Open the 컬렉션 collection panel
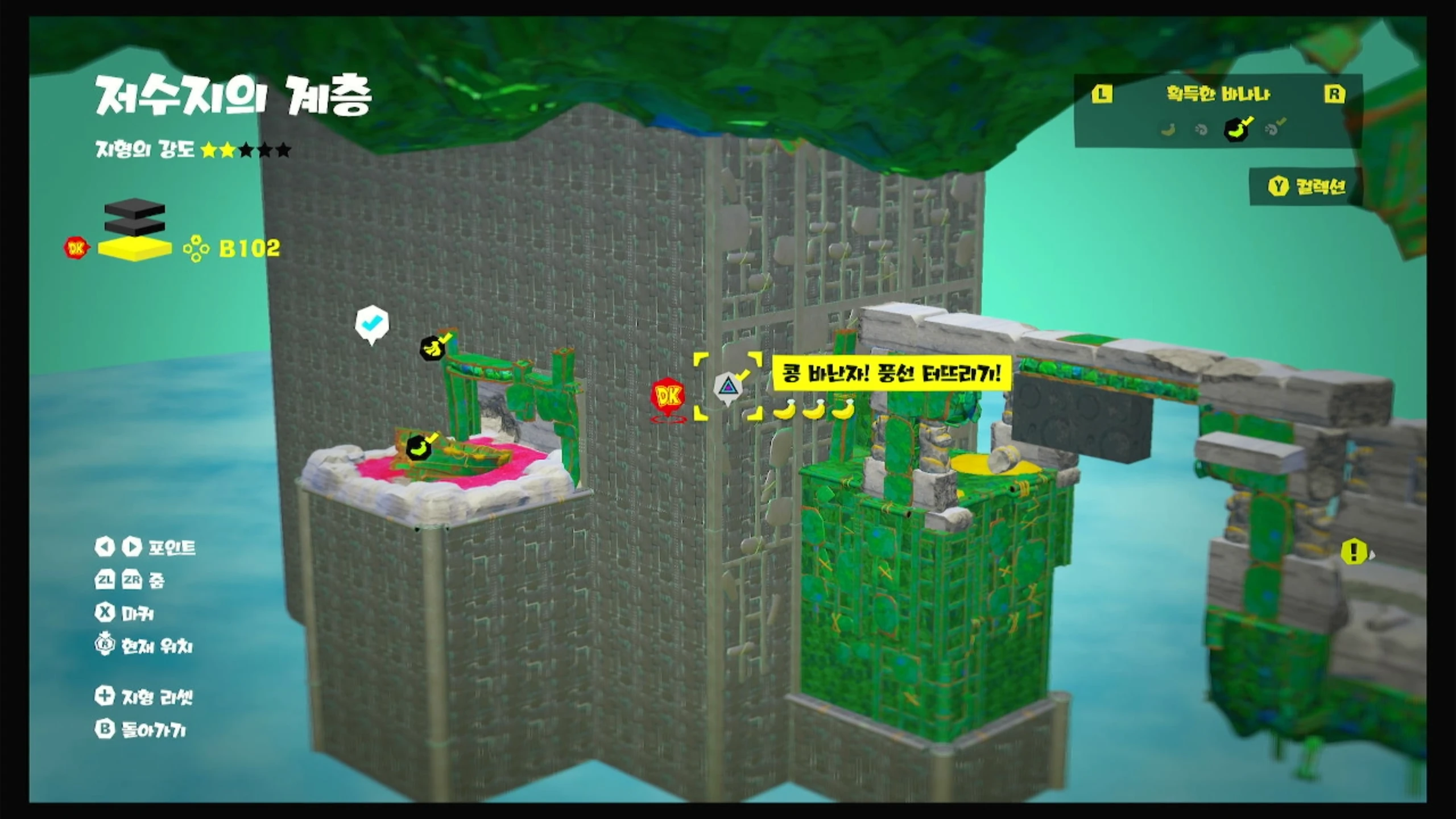The width and height of the screenshot is (1456, 819). [x=1307, y=186]
